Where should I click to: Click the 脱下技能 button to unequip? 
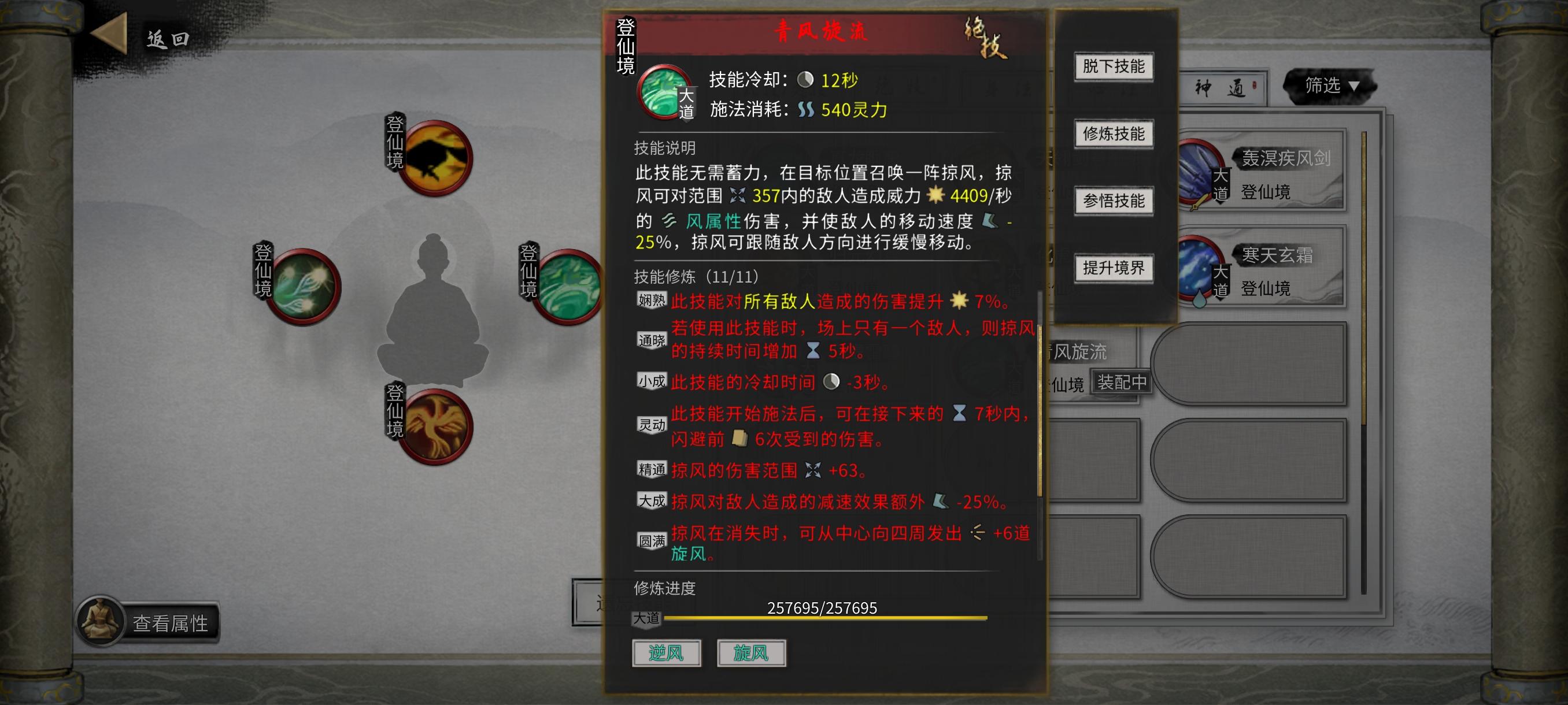click(1115, 67)
